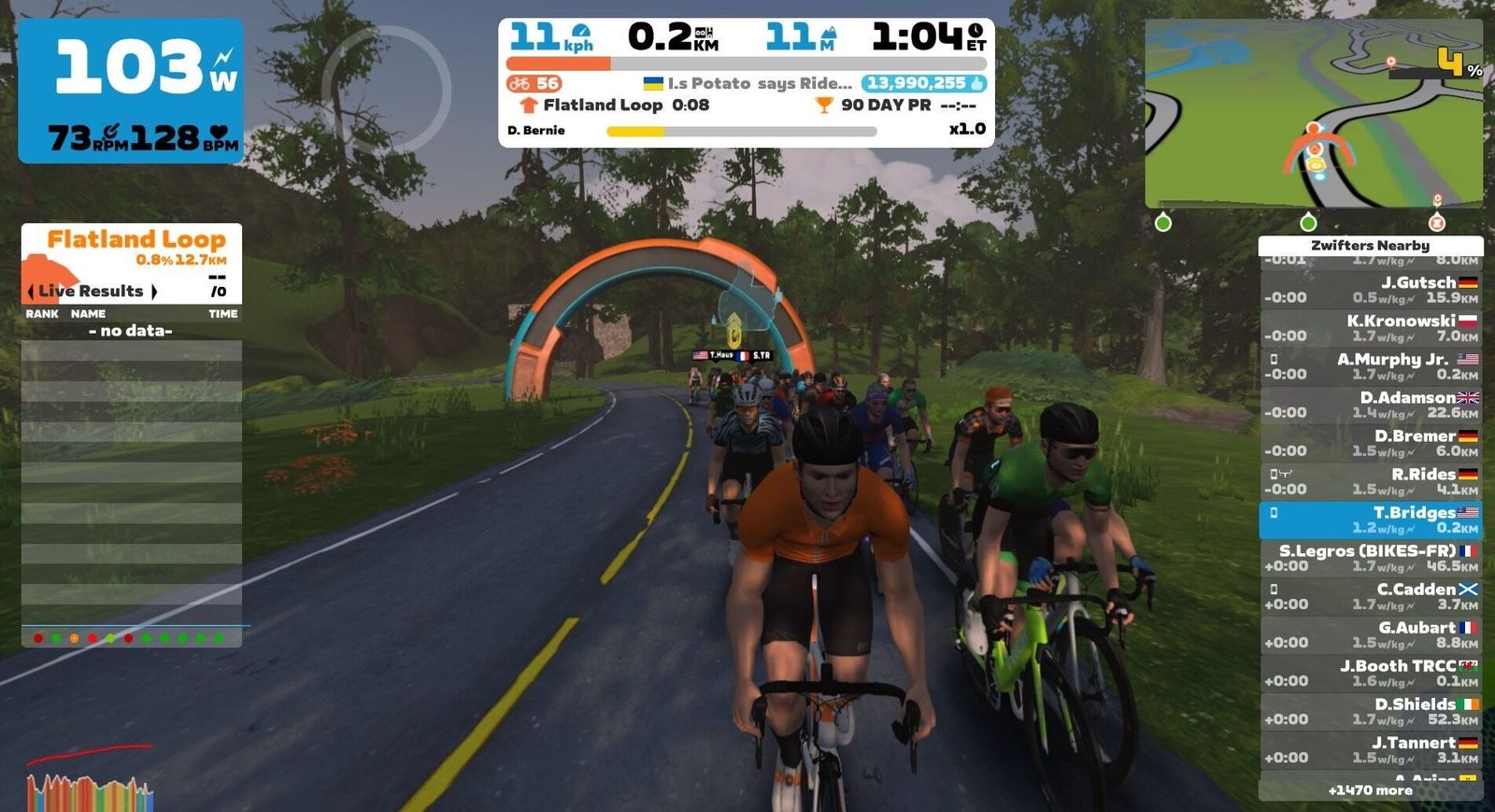The width and height of the screenshot is (1495, 812).
Task: Select R.Rides rider row
Action: (x=1370, y=481)
